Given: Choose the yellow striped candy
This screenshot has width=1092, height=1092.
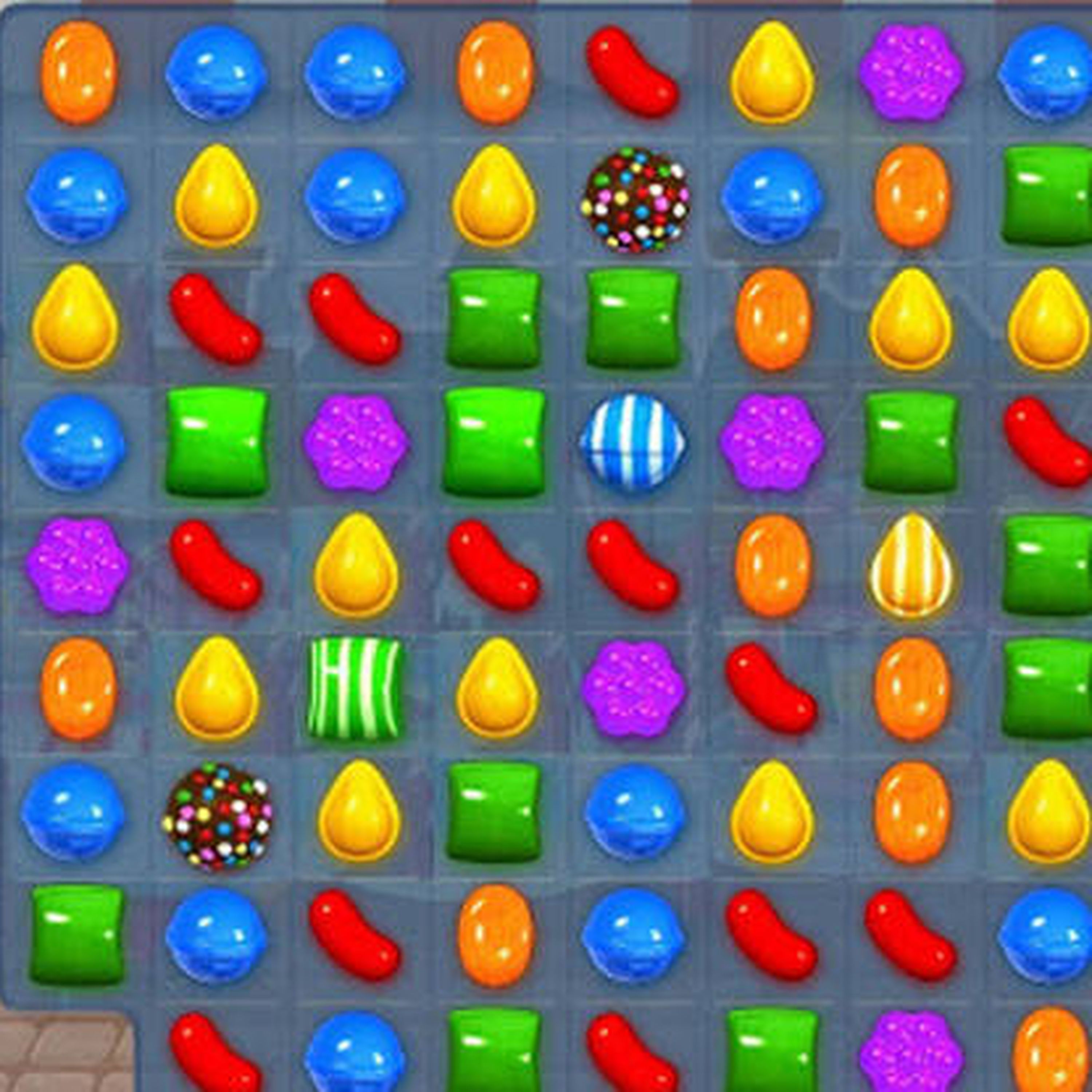Looking at the screenshot, I should [x=911, y=565].
